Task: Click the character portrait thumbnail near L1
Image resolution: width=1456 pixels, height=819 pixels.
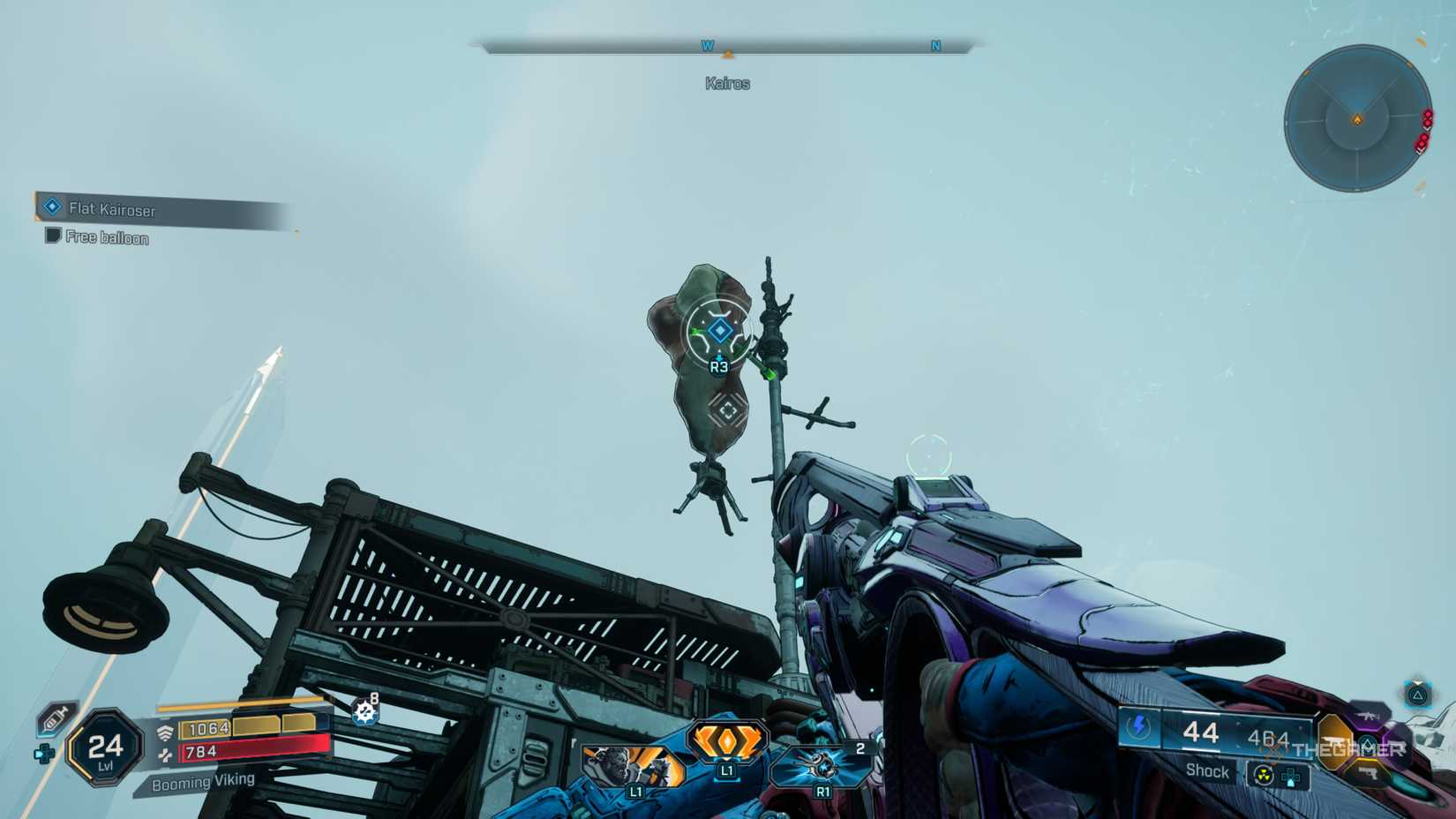Action: [x=625, y=766]
